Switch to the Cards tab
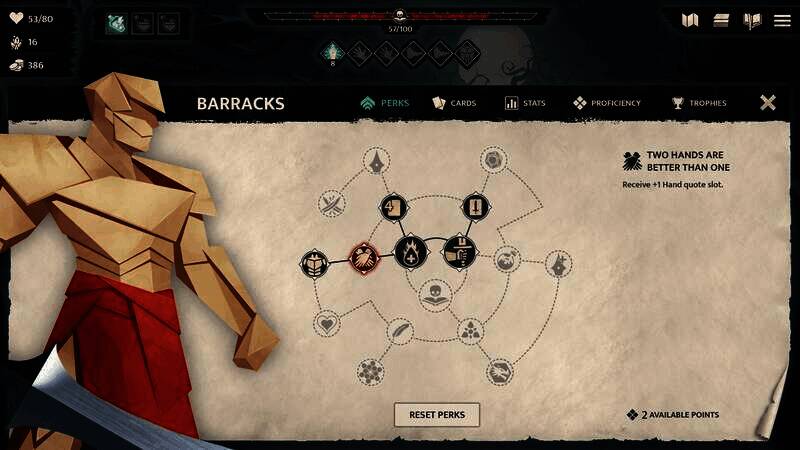Screen dimensions: 800x450 454,103
